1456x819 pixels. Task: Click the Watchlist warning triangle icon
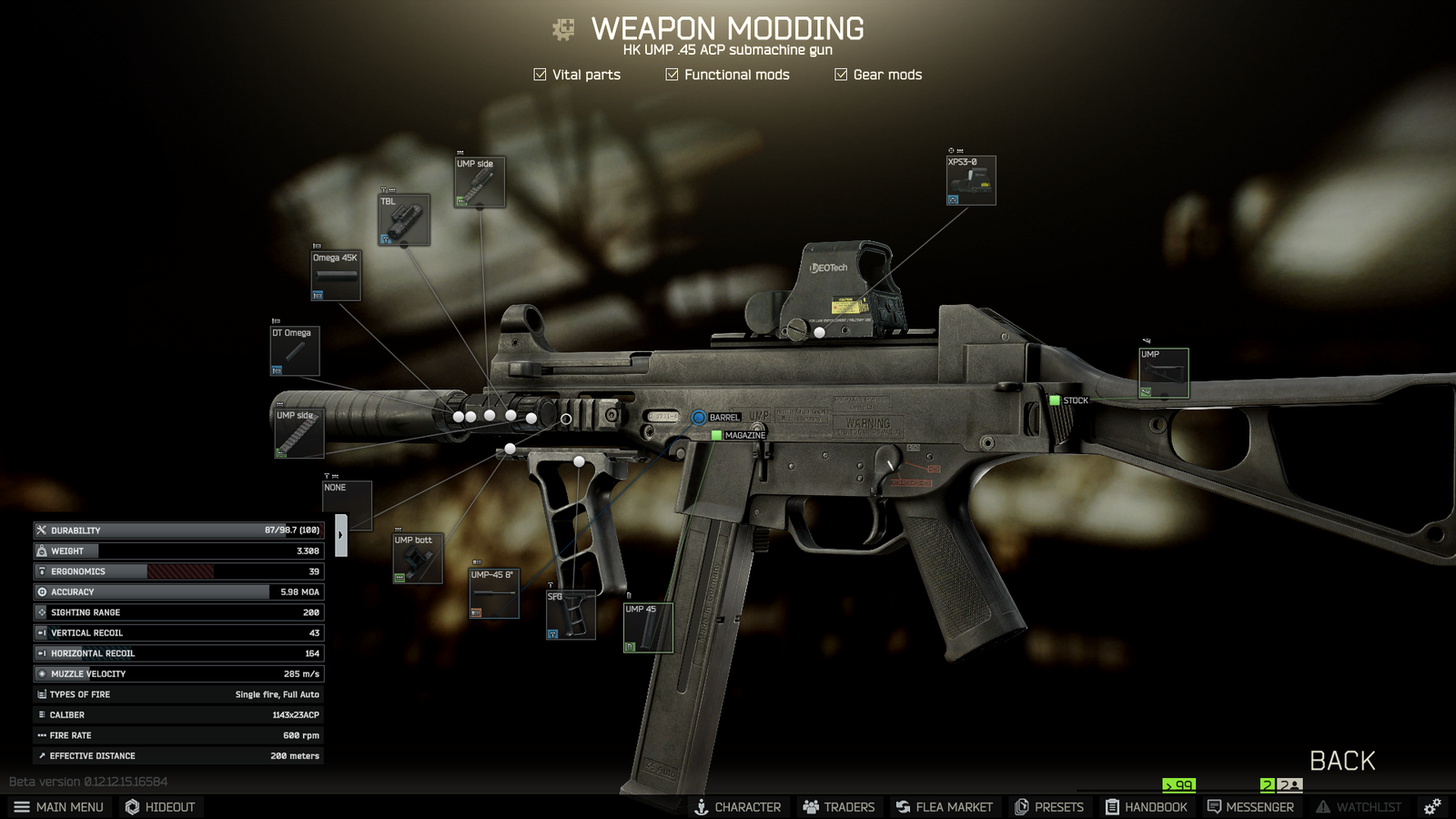(x=1321, y=806)
